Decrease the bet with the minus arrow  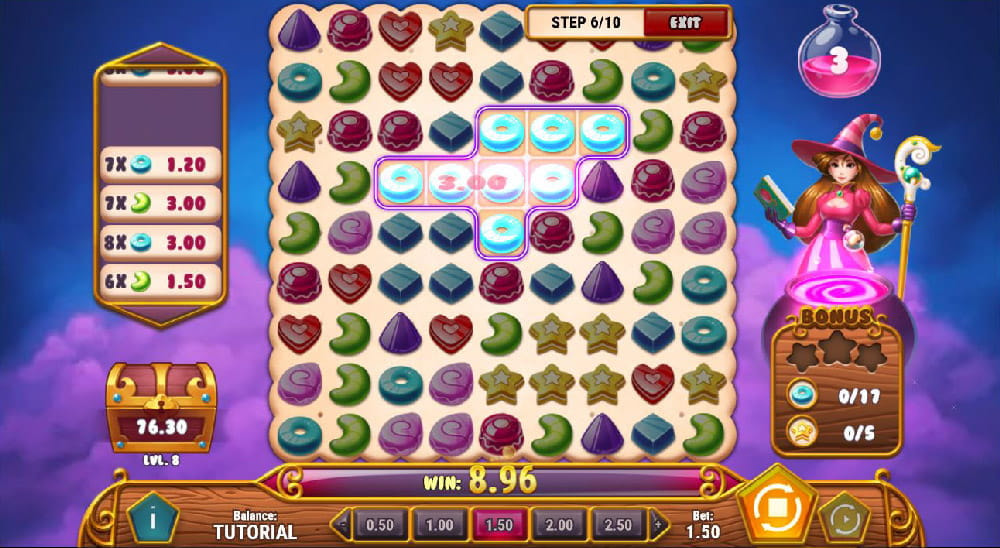[x=343, y=525]
